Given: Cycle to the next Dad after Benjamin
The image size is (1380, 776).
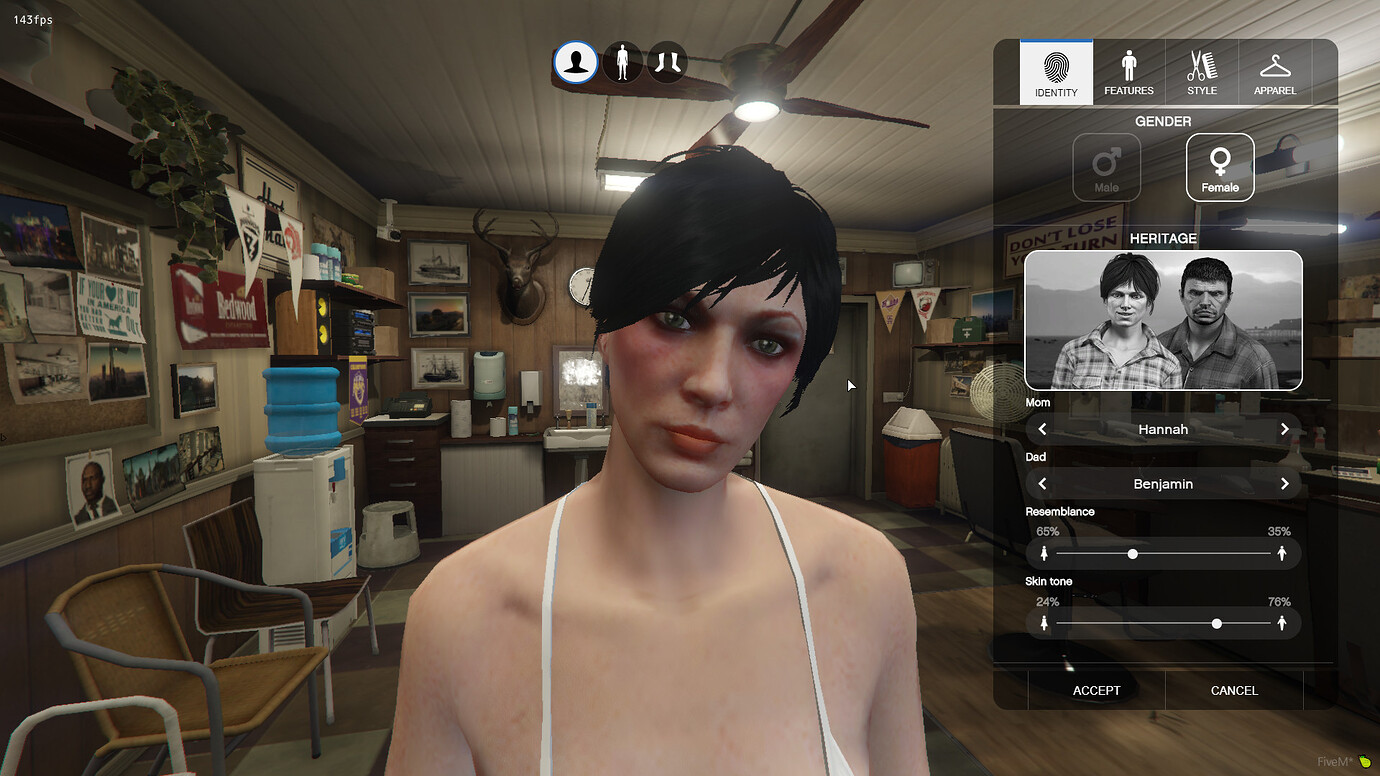Looking at the screenshot, I should click(x=1285, y=483).
